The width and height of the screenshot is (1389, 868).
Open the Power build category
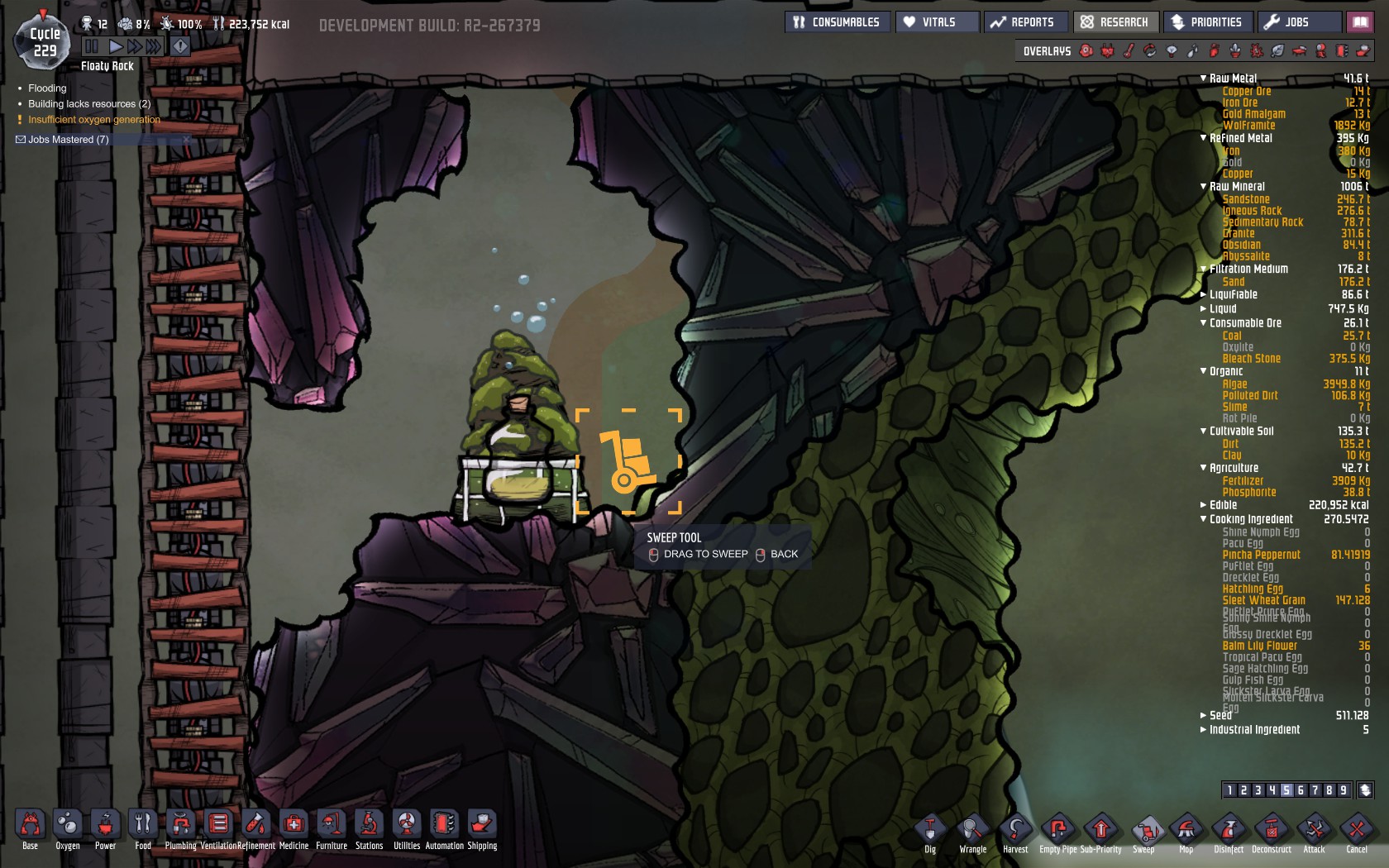coord(105,826)
